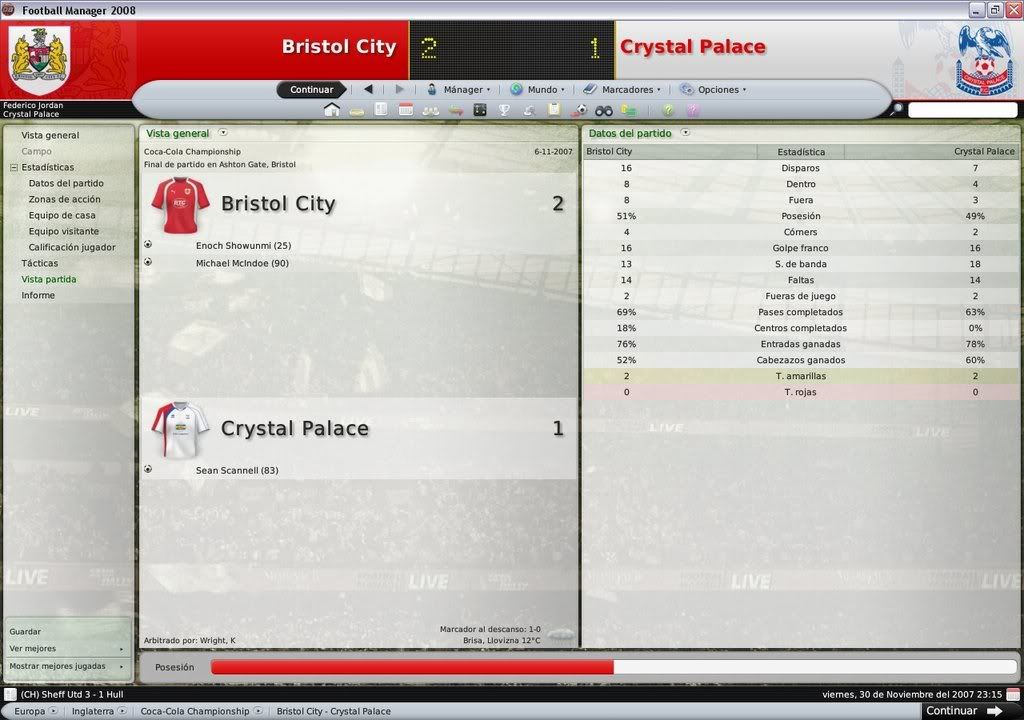This screenshot has width=1024, height=720.
Task: Click the home icon in the toolbar
Action: [x=331, y=110]
